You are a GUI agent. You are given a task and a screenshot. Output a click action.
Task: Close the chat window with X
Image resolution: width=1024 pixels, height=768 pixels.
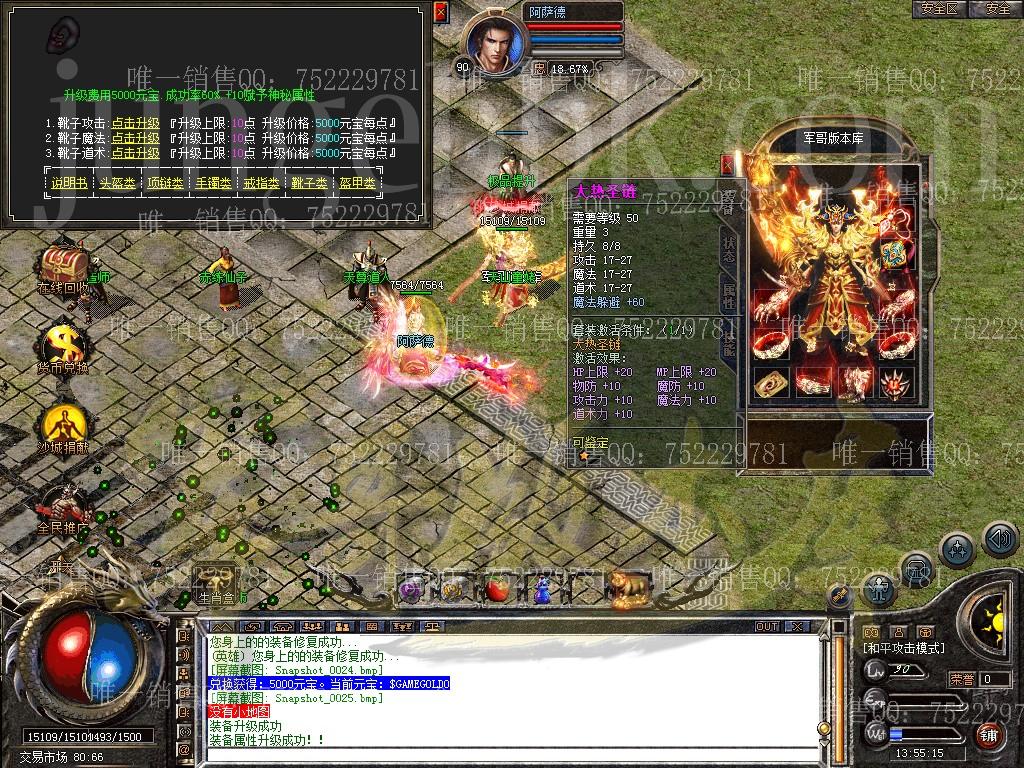click(797, 626)
